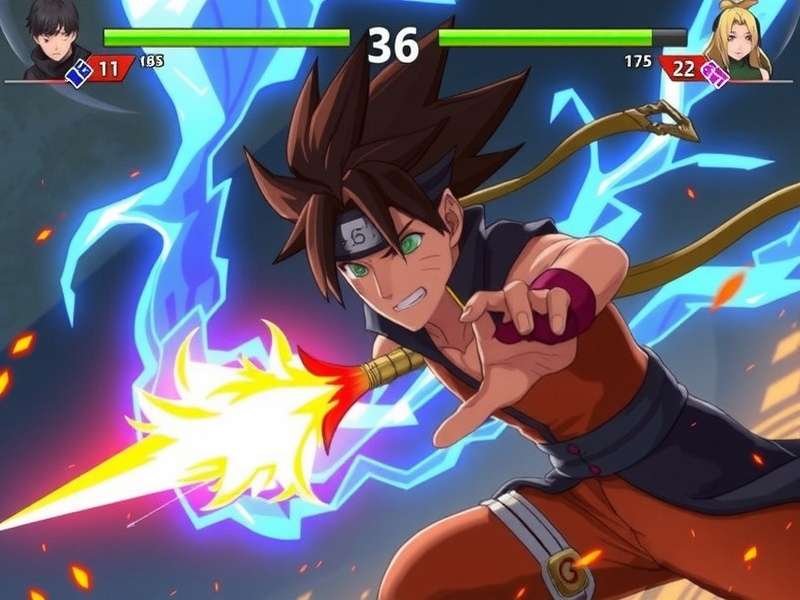Select the blonde fighter portrait
The image size is (800, 600).
740,40
